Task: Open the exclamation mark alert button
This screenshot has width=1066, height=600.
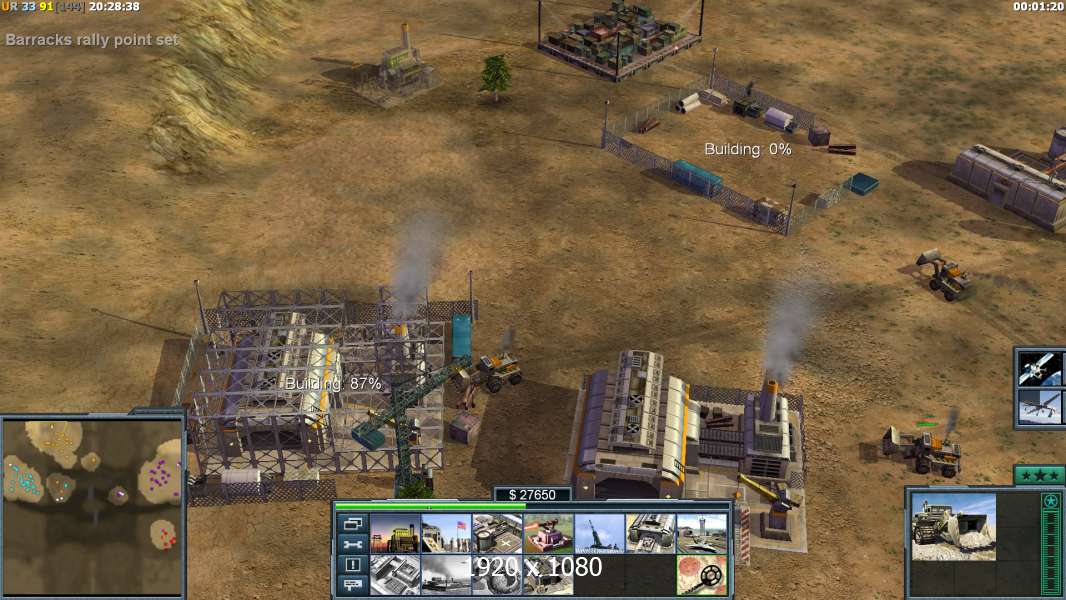Action: (x=352, y=565)
